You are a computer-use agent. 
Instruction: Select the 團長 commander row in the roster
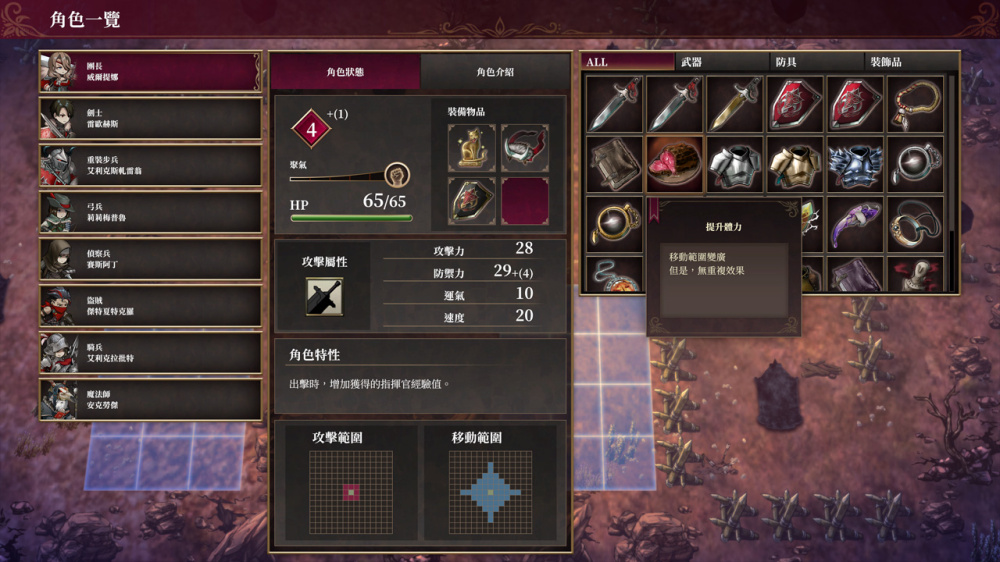pos(150,71)
